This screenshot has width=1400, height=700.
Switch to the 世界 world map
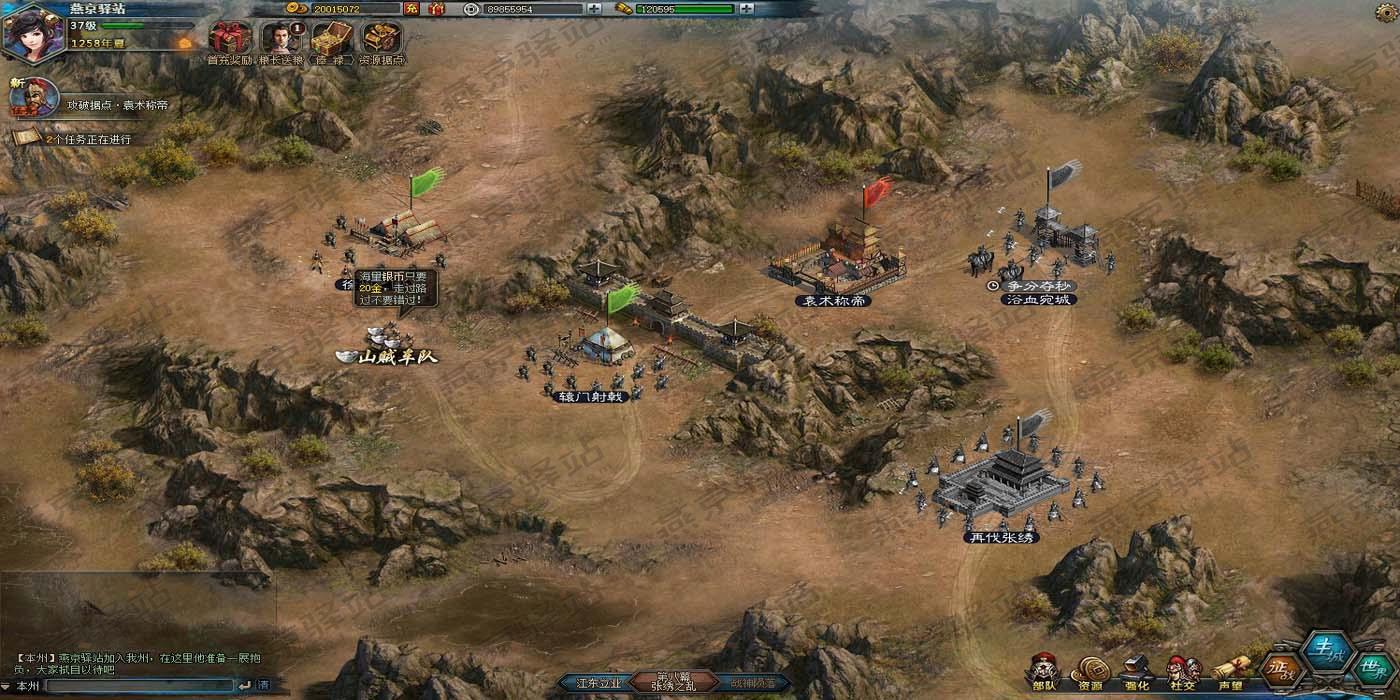1372,670
